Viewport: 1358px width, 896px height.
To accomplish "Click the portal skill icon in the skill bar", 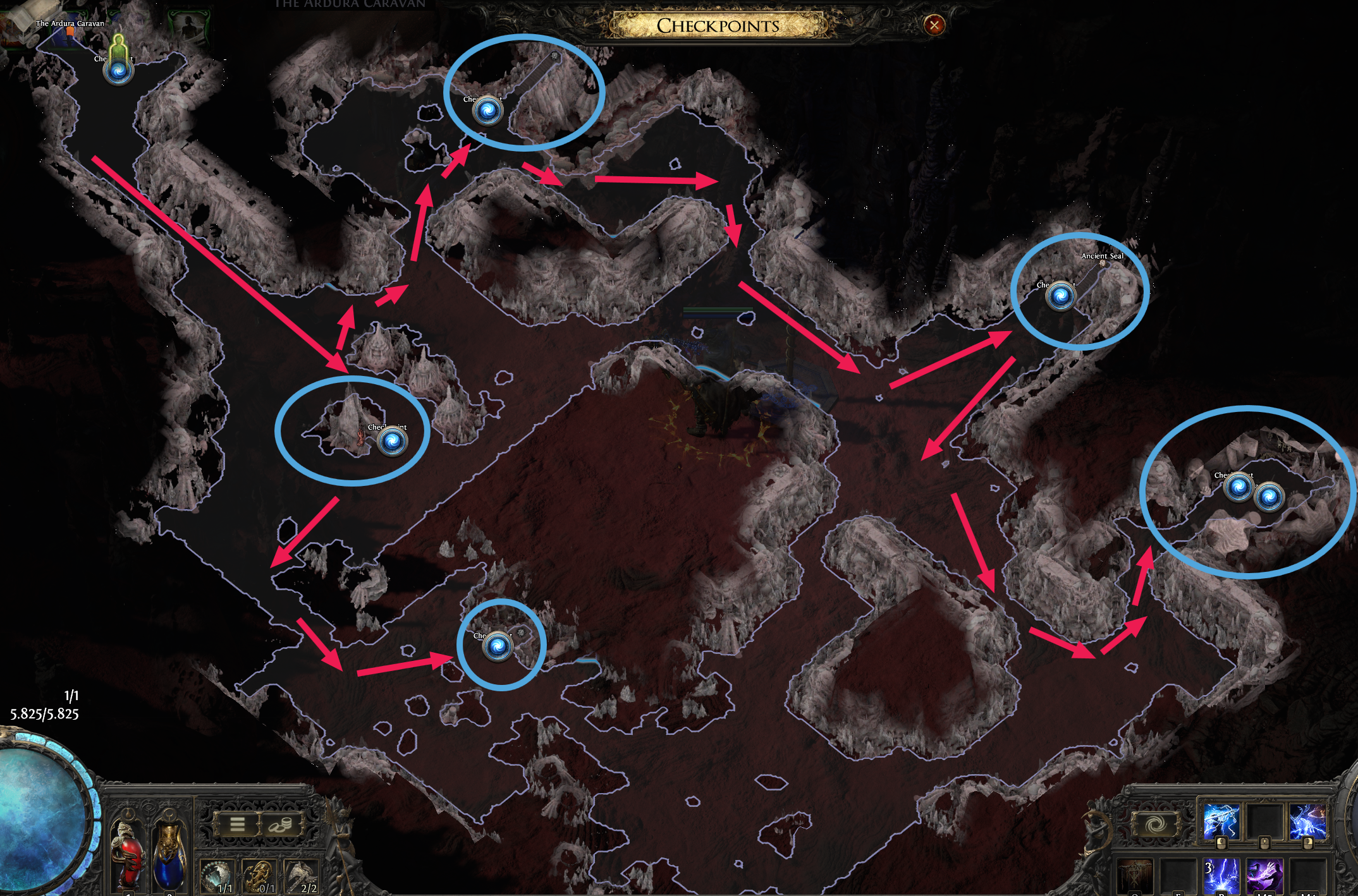I will point(1156,825).
